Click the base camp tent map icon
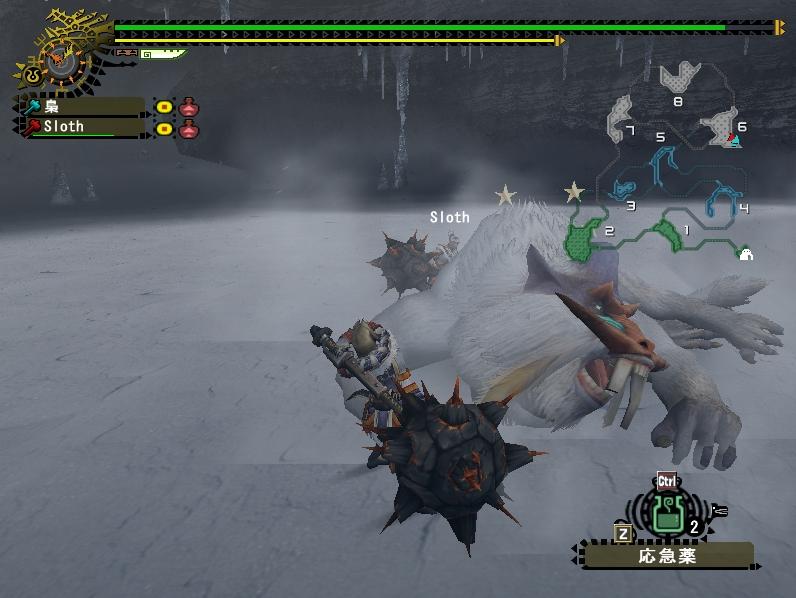The height and width of the screenshot is (598, 796). (x=745, y=254)
